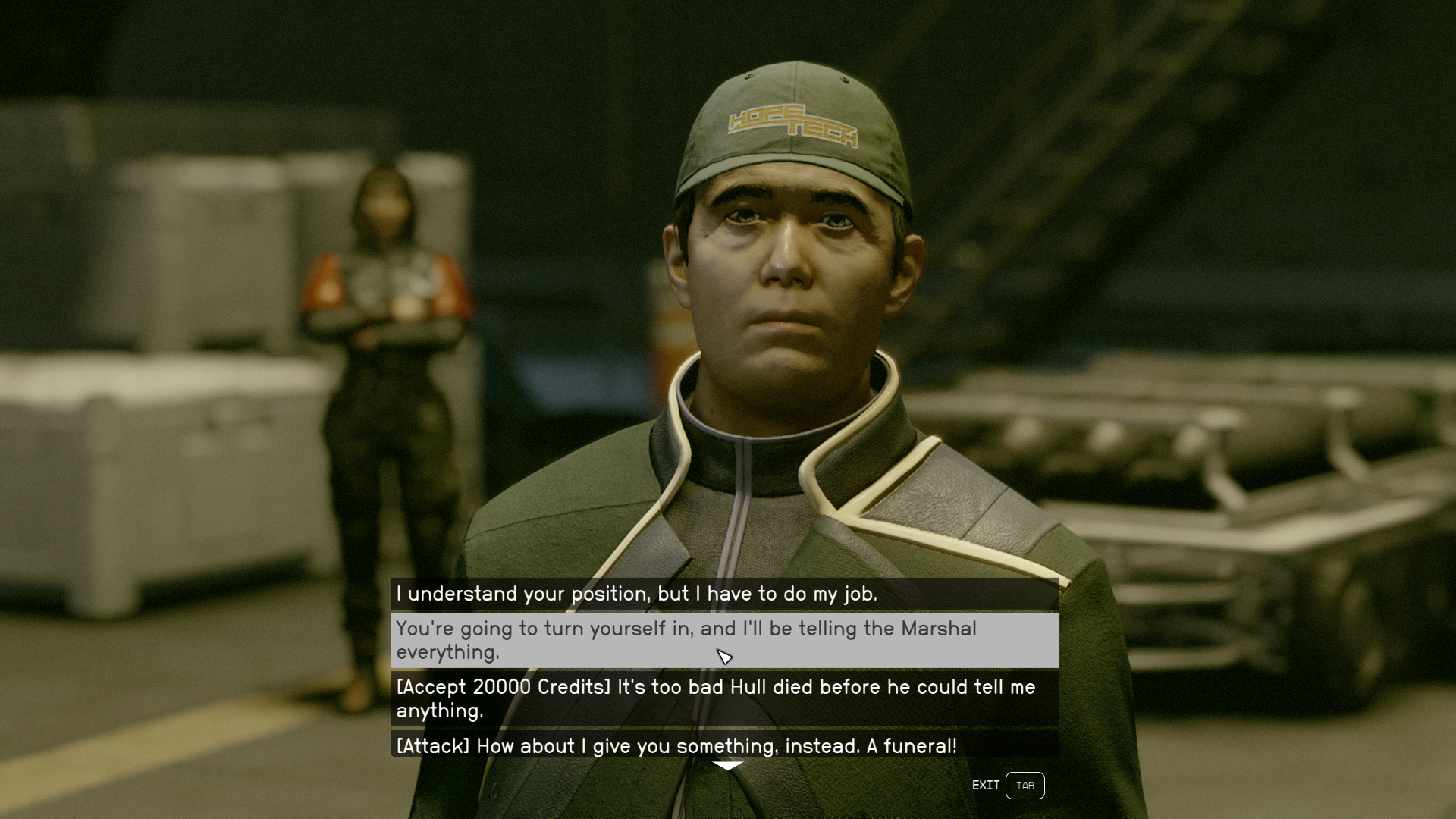The width and height of the screenshot is (1456, 819).
Task: Click EXIT to end the conversation
Action: [985, 786]
